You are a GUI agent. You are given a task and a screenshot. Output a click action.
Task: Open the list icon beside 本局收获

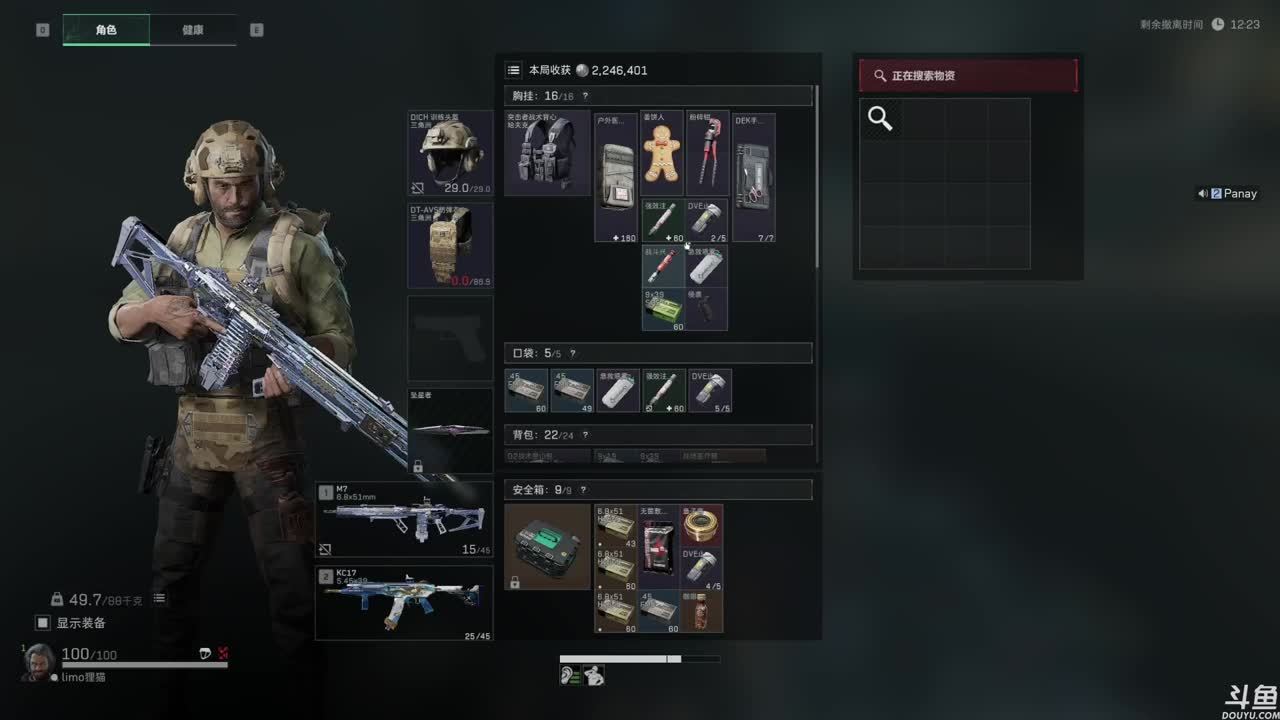point(513,70)
